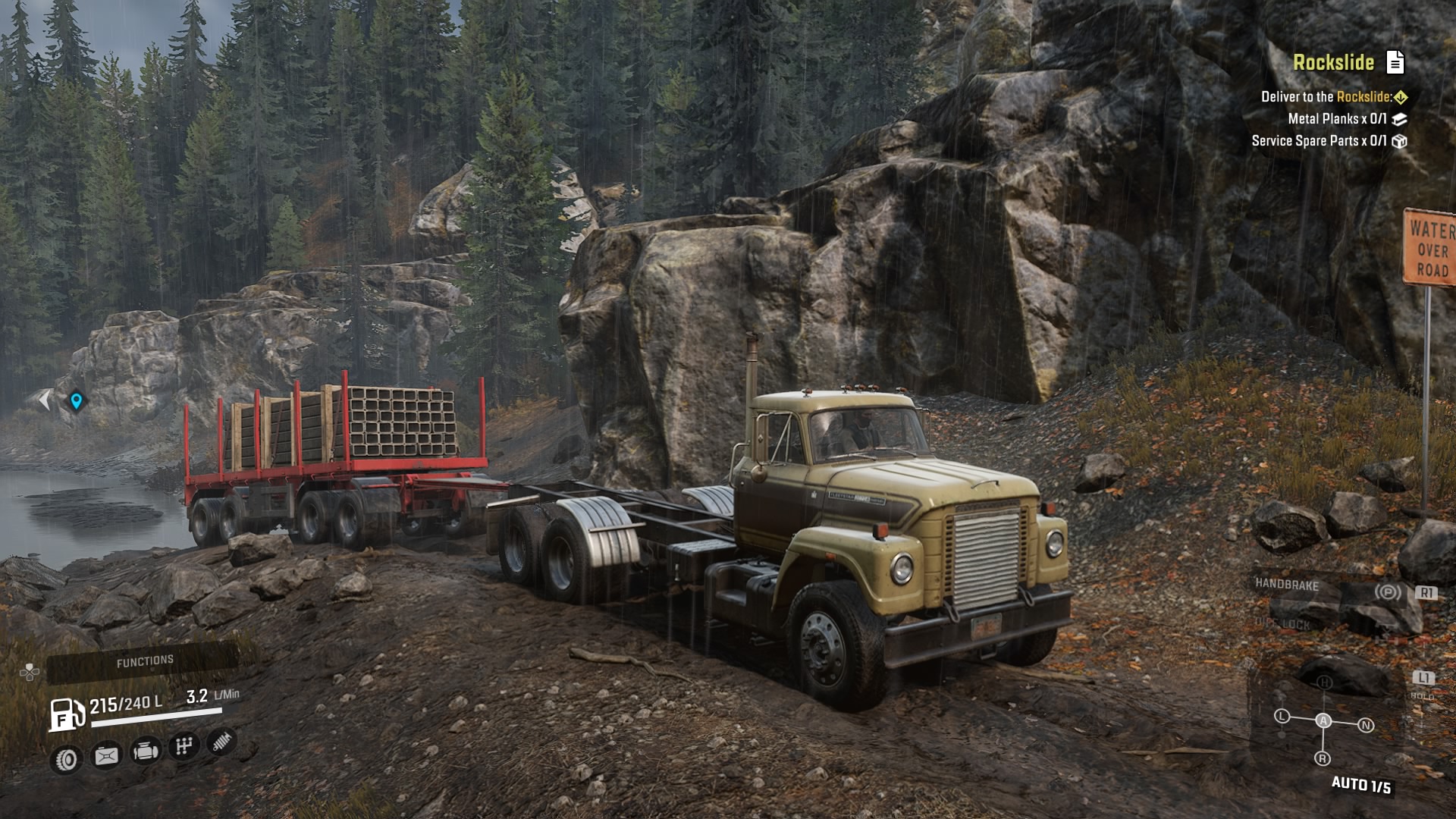Check the engine status icon
This screenshot has width=1456, height=819.
(146, 751)
